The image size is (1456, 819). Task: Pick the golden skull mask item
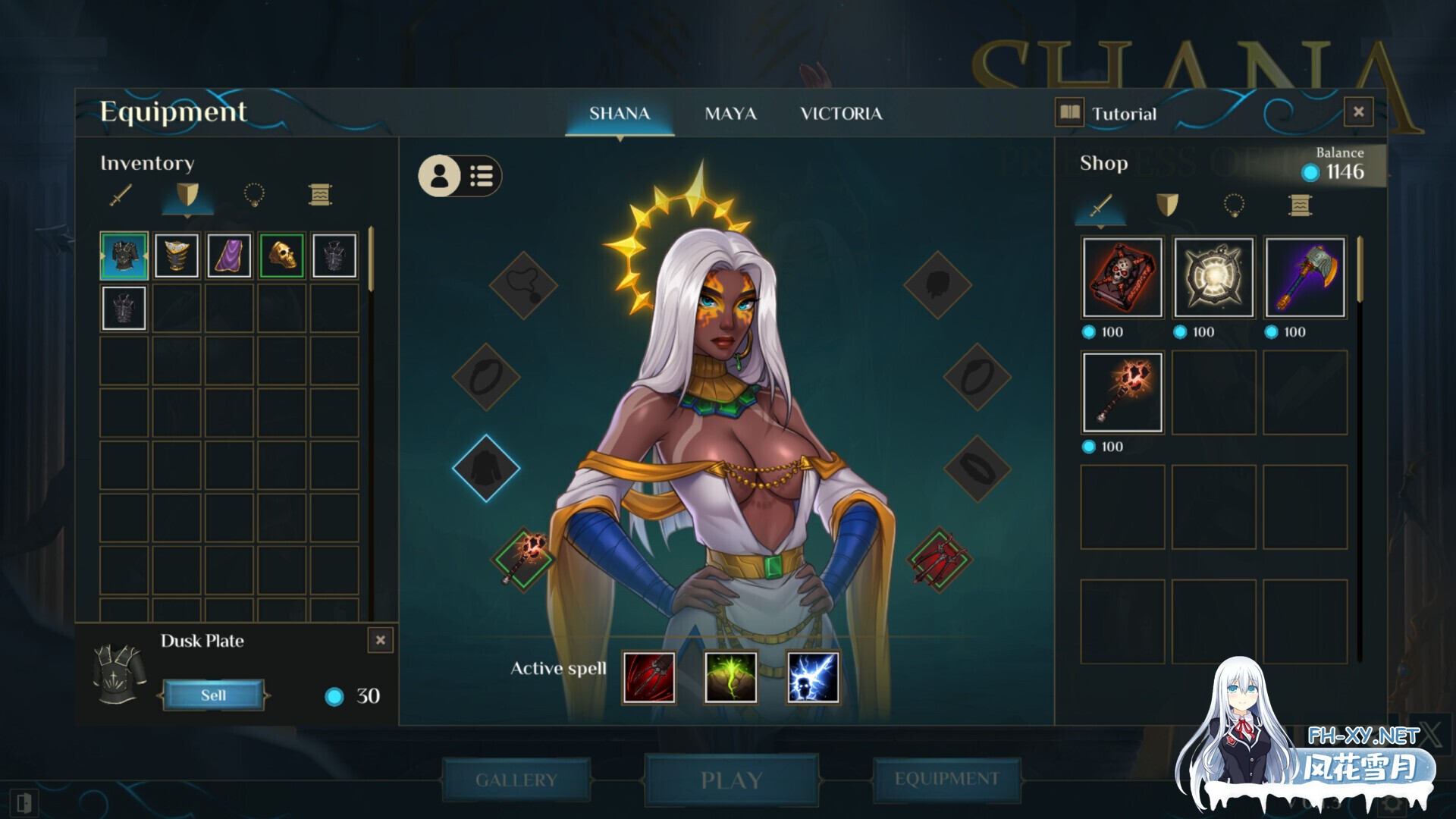pos(281,256)
